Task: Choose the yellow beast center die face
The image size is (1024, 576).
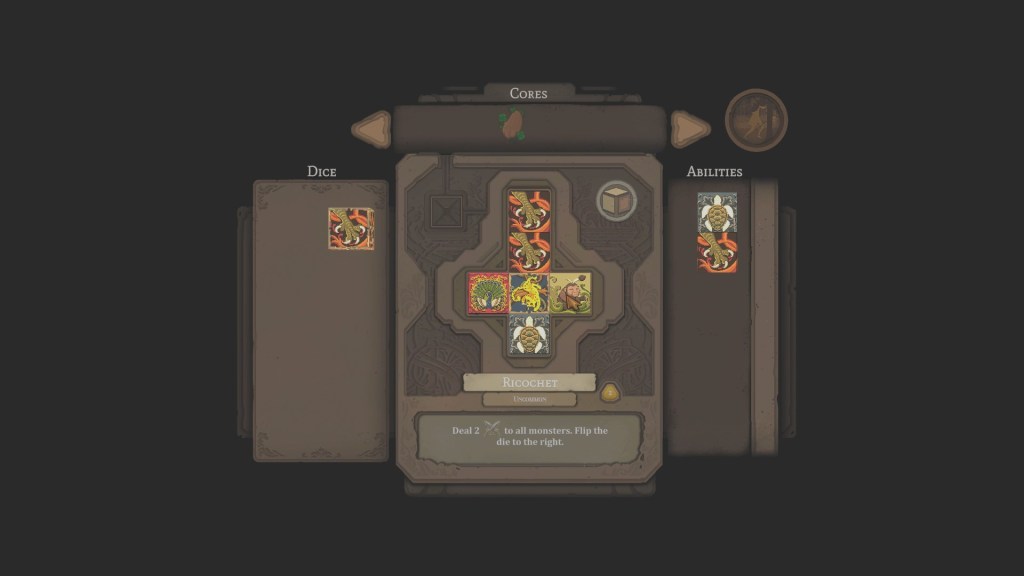Action: 529,293
